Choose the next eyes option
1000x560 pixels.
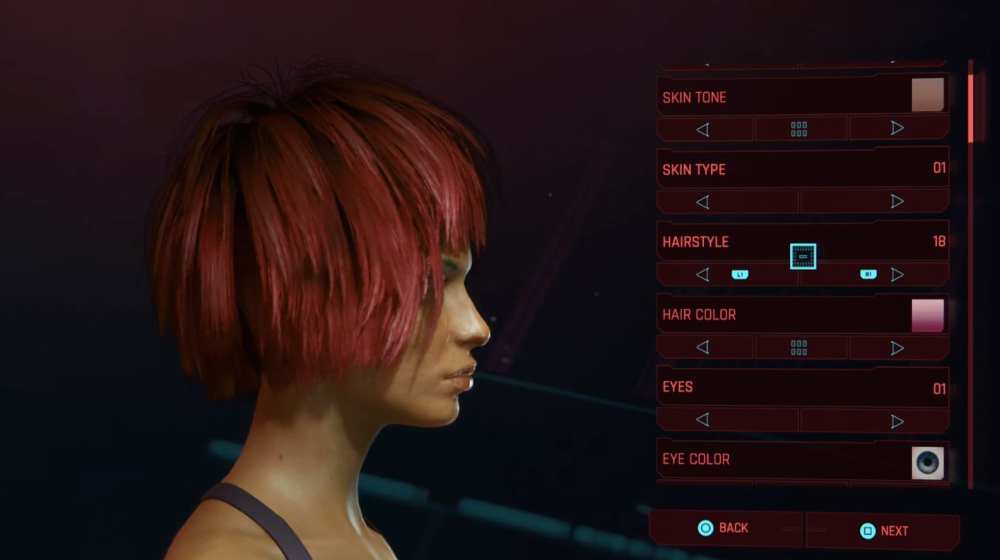coord(897,420)
